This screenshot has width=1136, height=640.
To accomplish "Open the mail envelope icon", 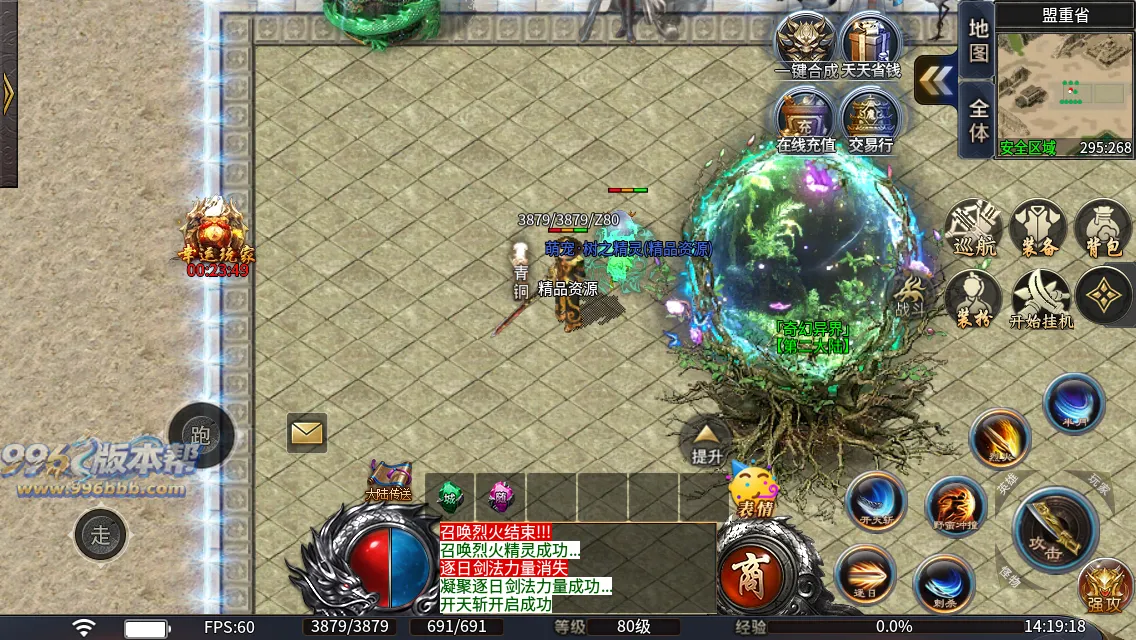I will [307, 433].
